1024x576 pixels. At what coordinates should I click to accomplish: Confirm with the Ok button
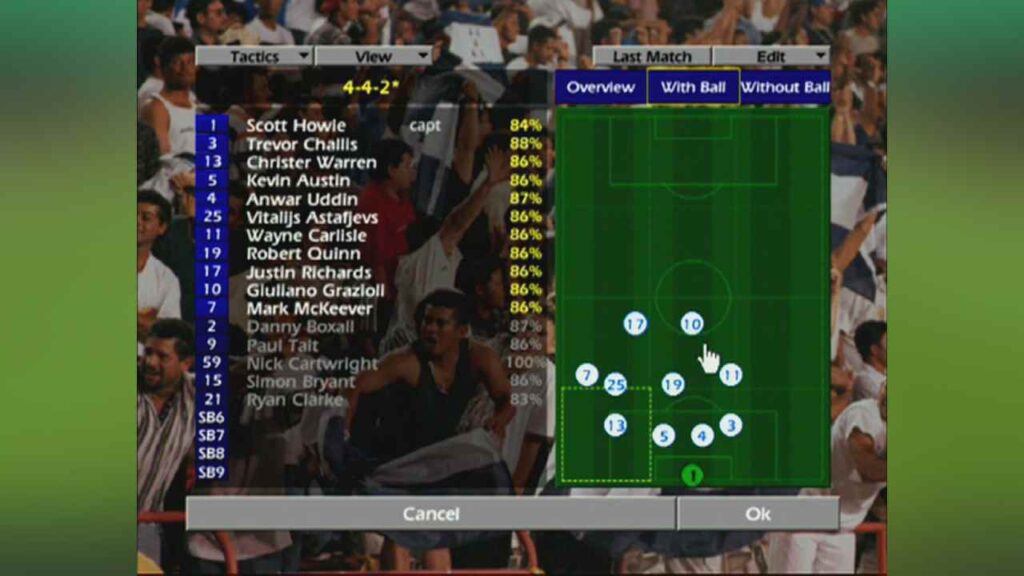(x=758, y=514)
